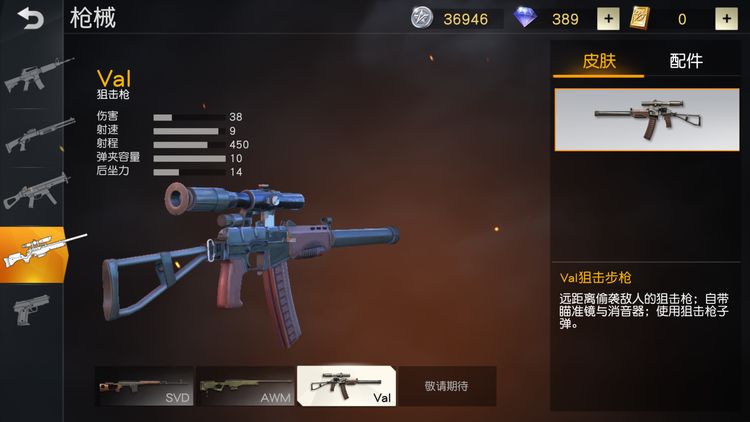Add more gold tickets with the plus button
The width and height of the screenshot is (750, 422).
(x=725, y=19)
